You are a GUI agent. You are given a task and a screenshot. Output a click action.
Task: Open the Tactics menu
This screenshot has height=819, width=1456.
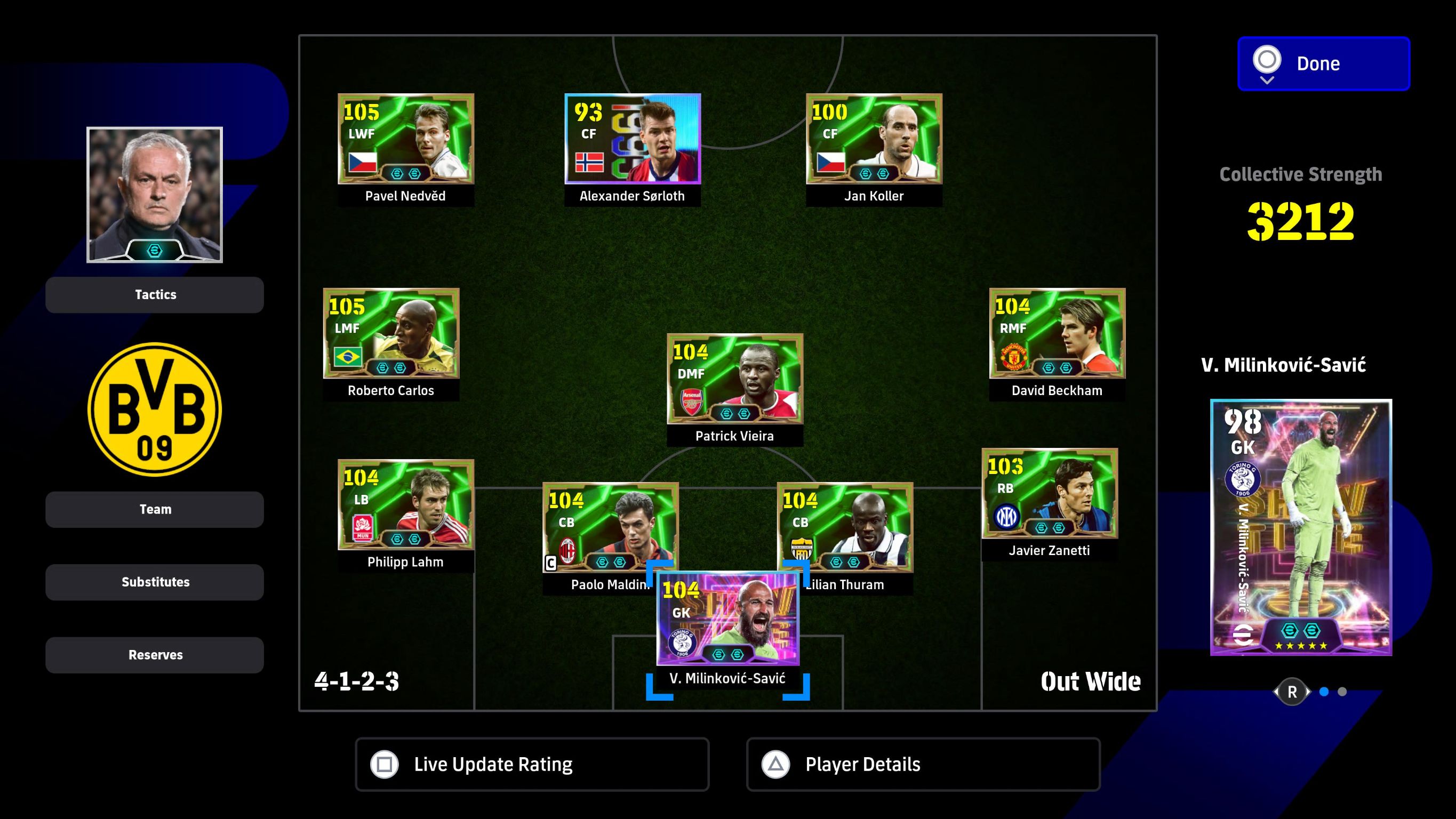[154, 294]
